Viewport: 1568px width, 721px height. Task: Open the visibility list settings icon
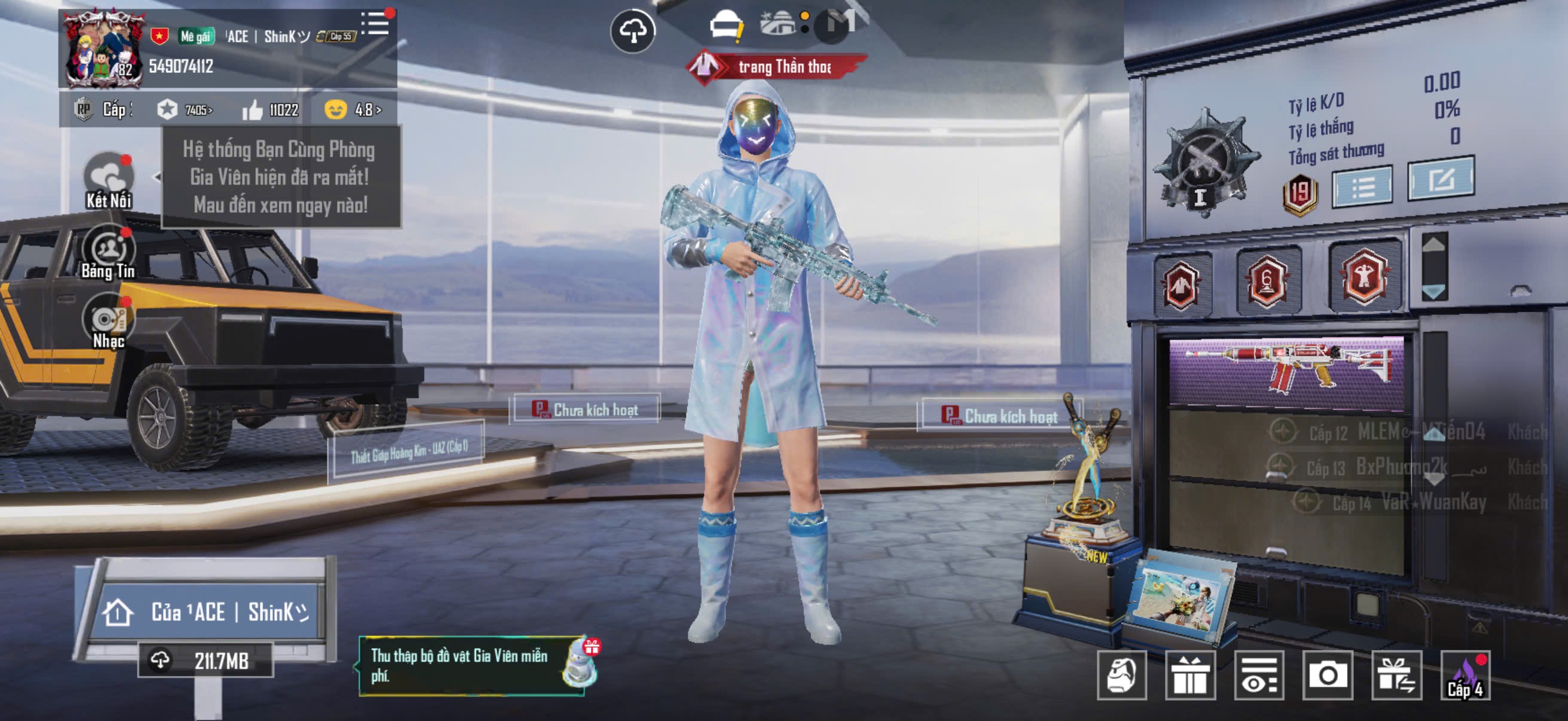(x=1259, y=675)
